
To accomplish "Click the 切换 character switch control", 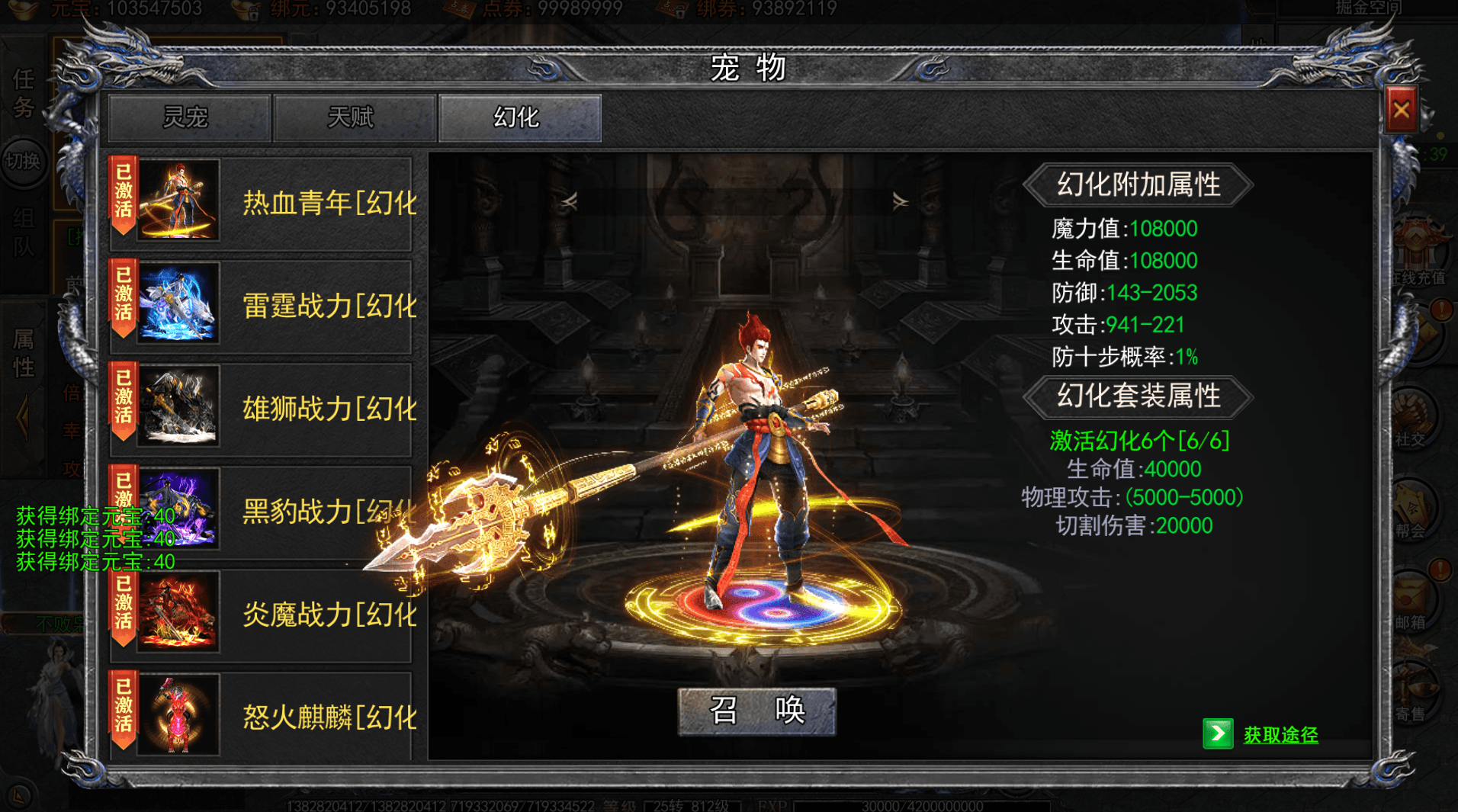I will [x=25, y=162].
